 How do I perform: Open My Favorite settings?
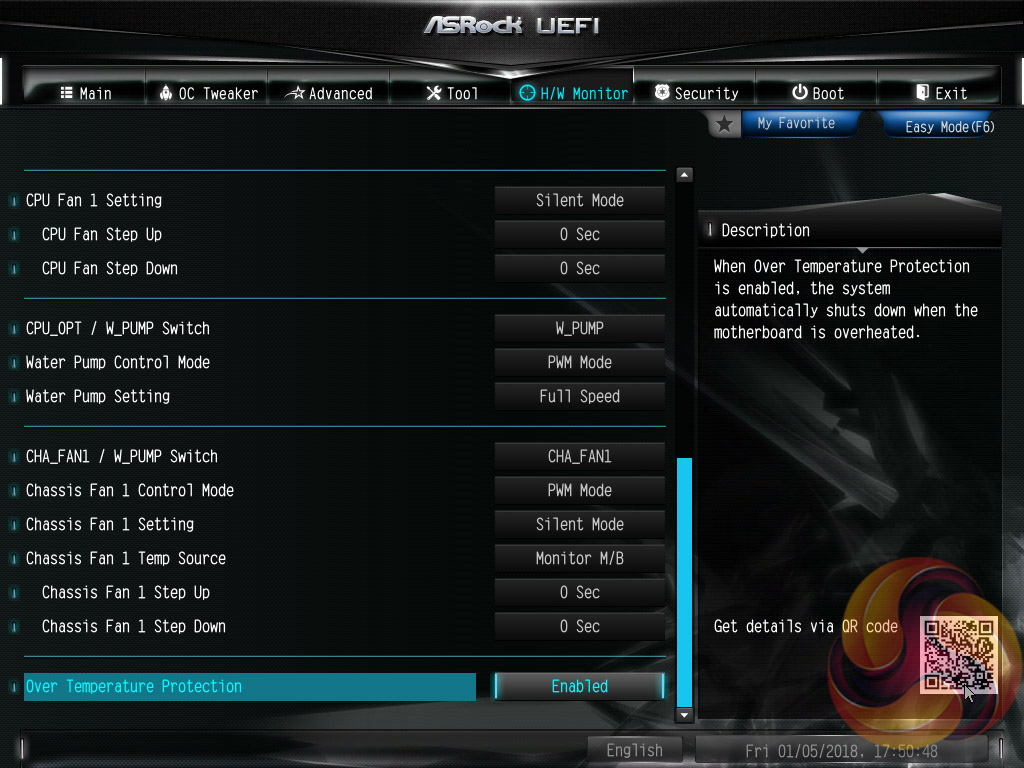(795, 123)
